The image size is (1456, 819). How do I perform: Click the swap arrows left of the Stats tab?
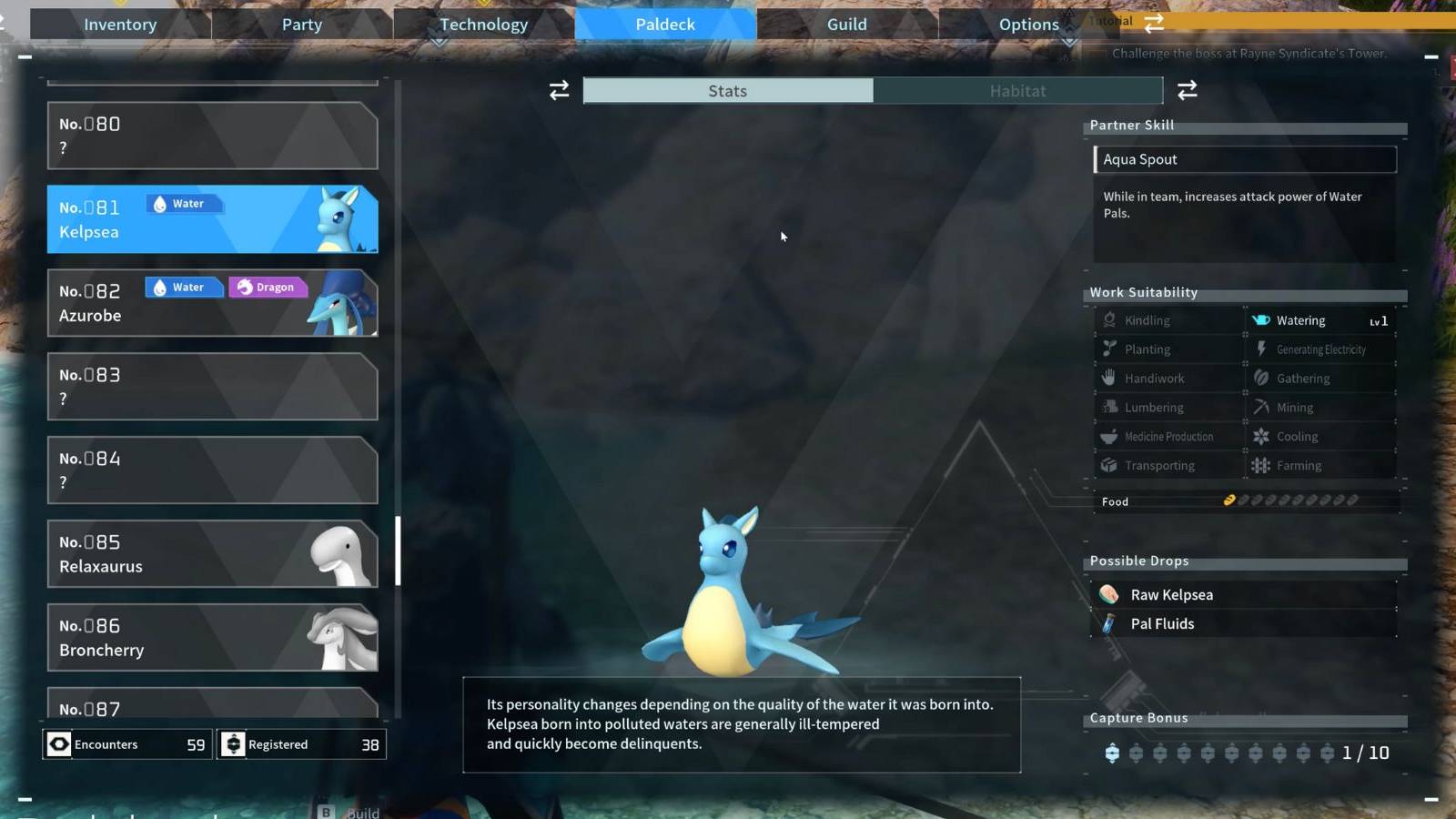[x=558, y=90]
